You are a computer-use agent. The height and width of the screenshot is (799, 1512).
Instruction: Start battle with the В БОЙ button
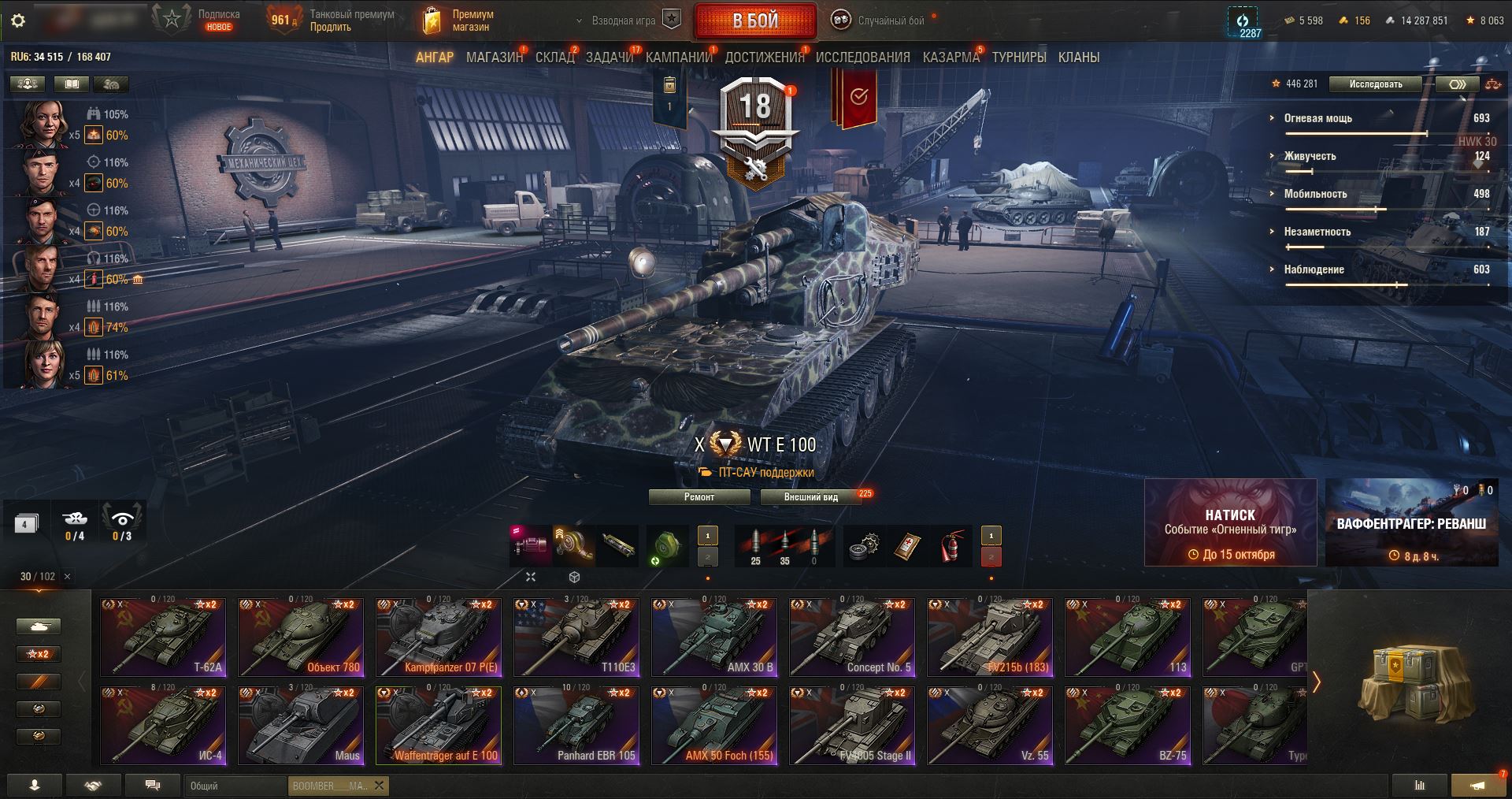pos(754,21)
